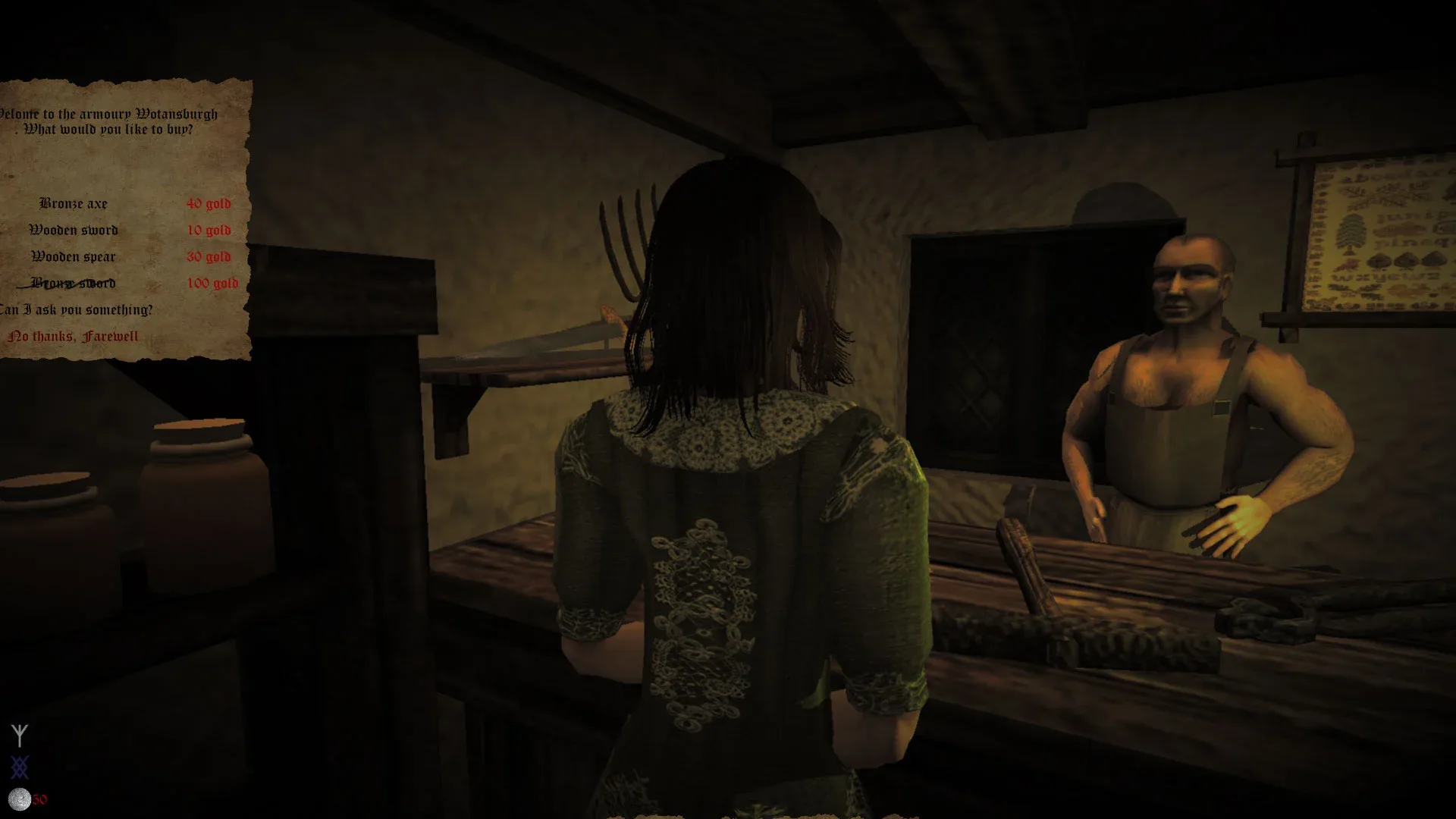Select the Wooden spear shop option
1456x819 pixels.
74,257
